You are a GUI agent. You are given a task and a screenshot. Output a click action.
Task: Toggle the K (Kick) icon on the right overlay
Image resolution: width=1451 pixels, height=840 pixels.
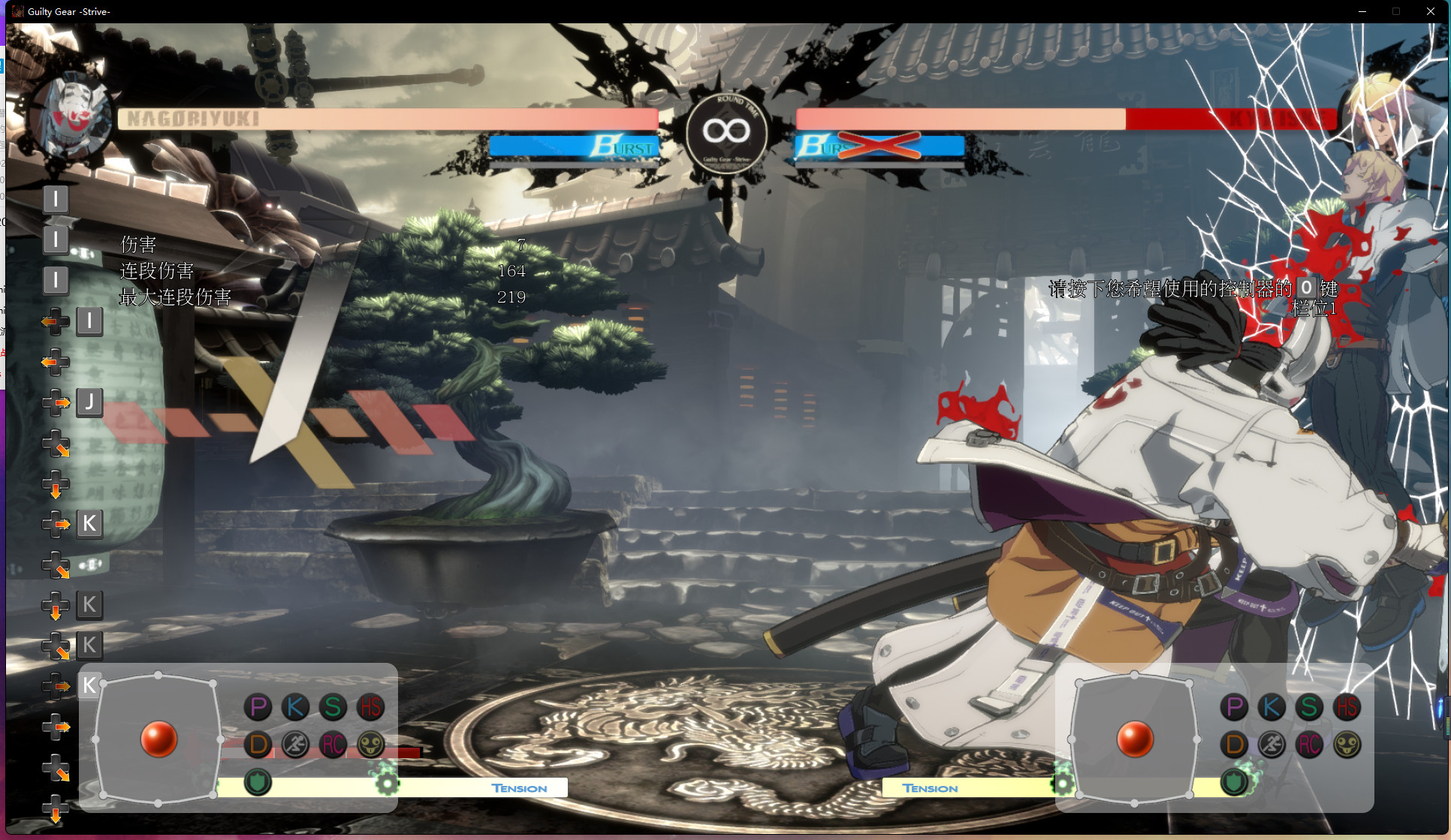tap(1270, 706)
